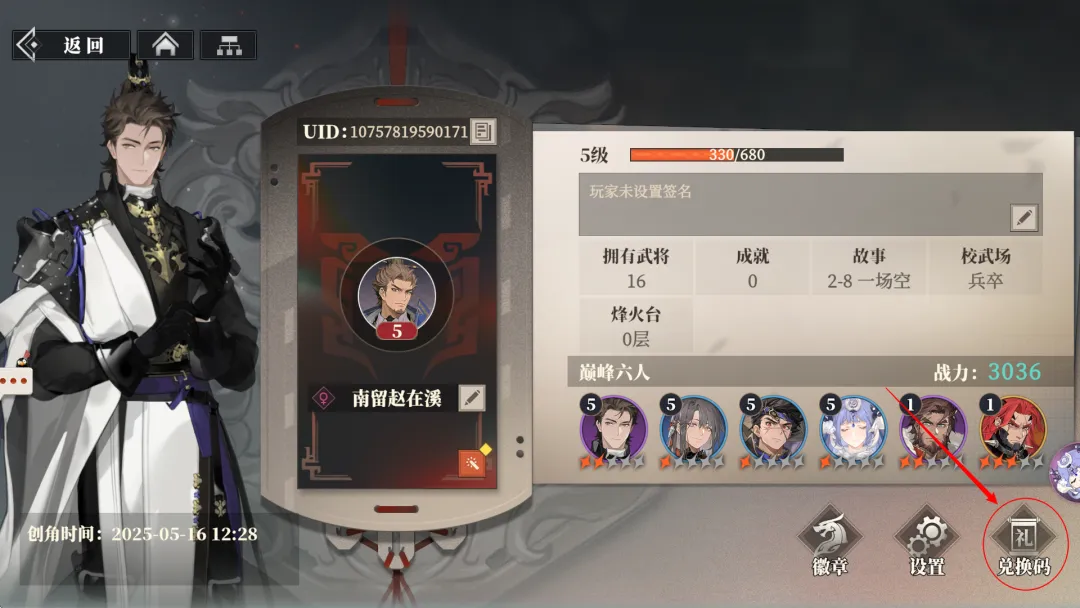This screenshot has height=608, width=1080.
Task: Open the 兑换码 redeem code menu
Action: pyautogui.click(x=1025, y=544)
